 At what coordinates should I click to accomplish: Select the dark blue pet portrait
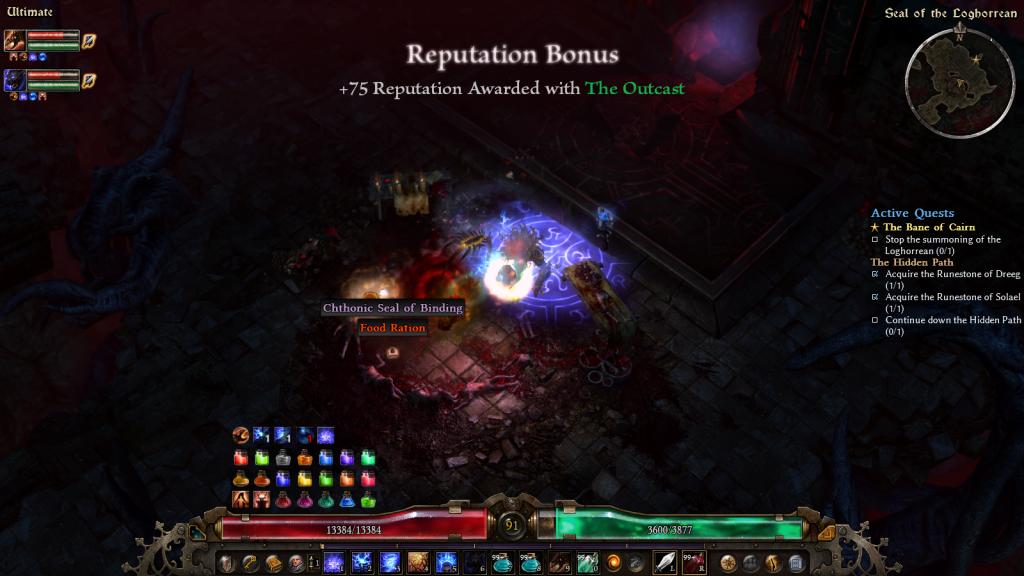pos(14,80)
